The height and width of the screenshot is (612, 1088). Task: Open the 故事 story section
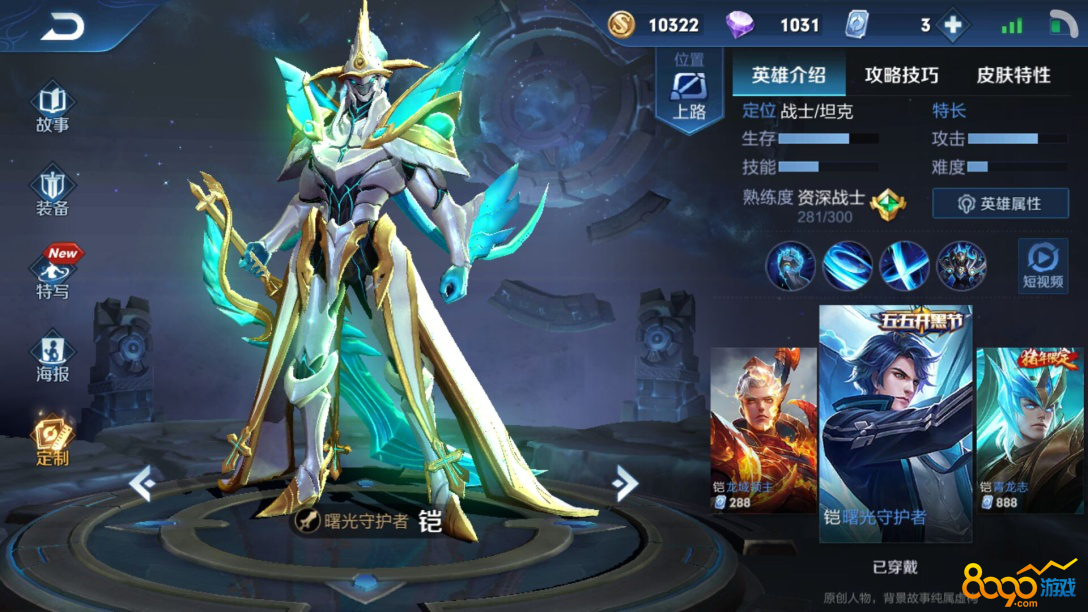click(x=52, y=109)
